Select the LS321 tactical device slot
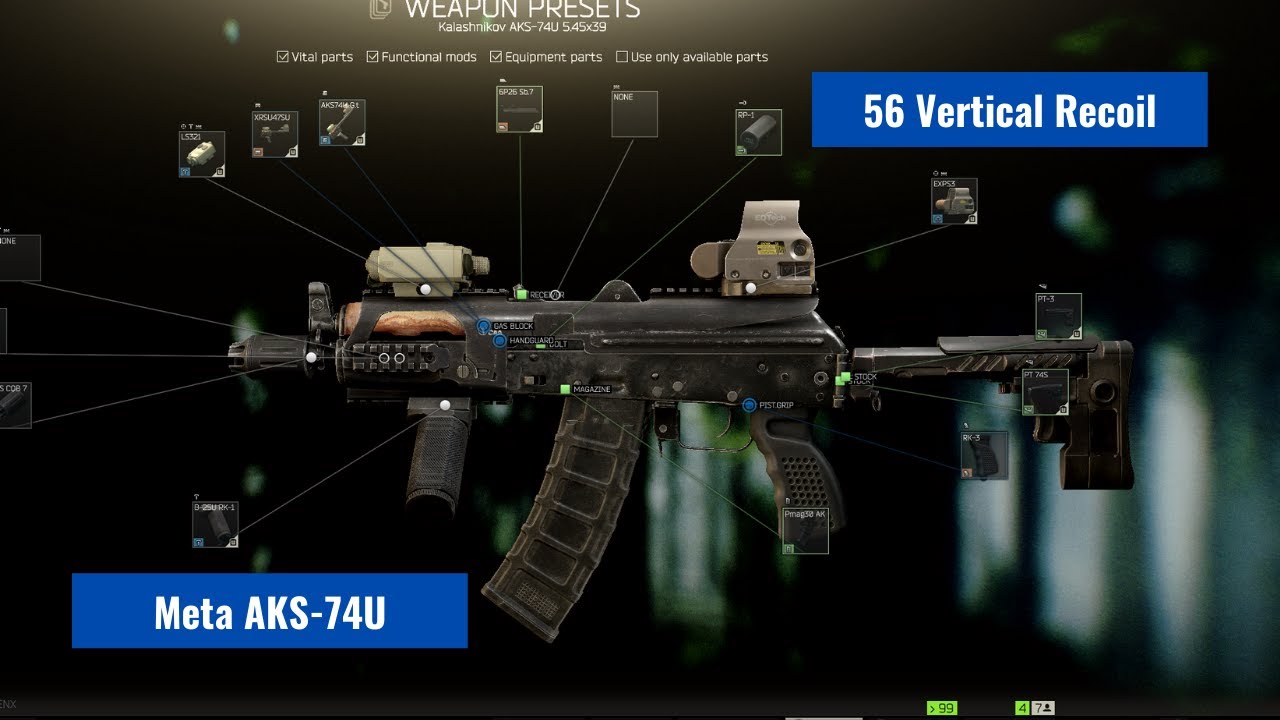Image resolution: width=1280 pixels, height=720 pixels. (201, 155)
